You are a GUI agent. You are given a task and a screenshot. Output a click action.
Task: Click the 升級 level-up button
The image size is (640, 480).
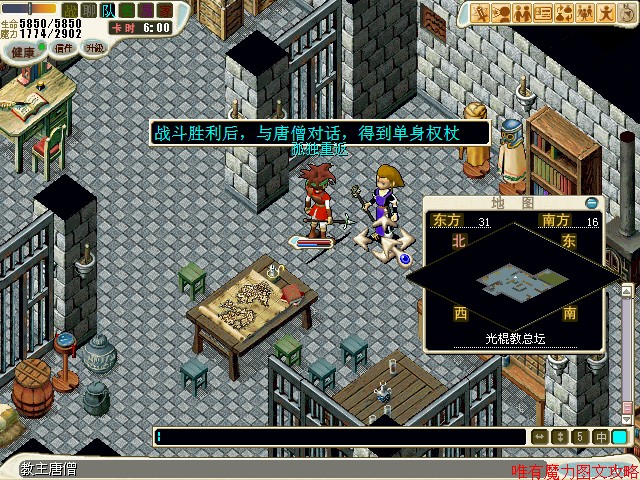click(94, 48)
